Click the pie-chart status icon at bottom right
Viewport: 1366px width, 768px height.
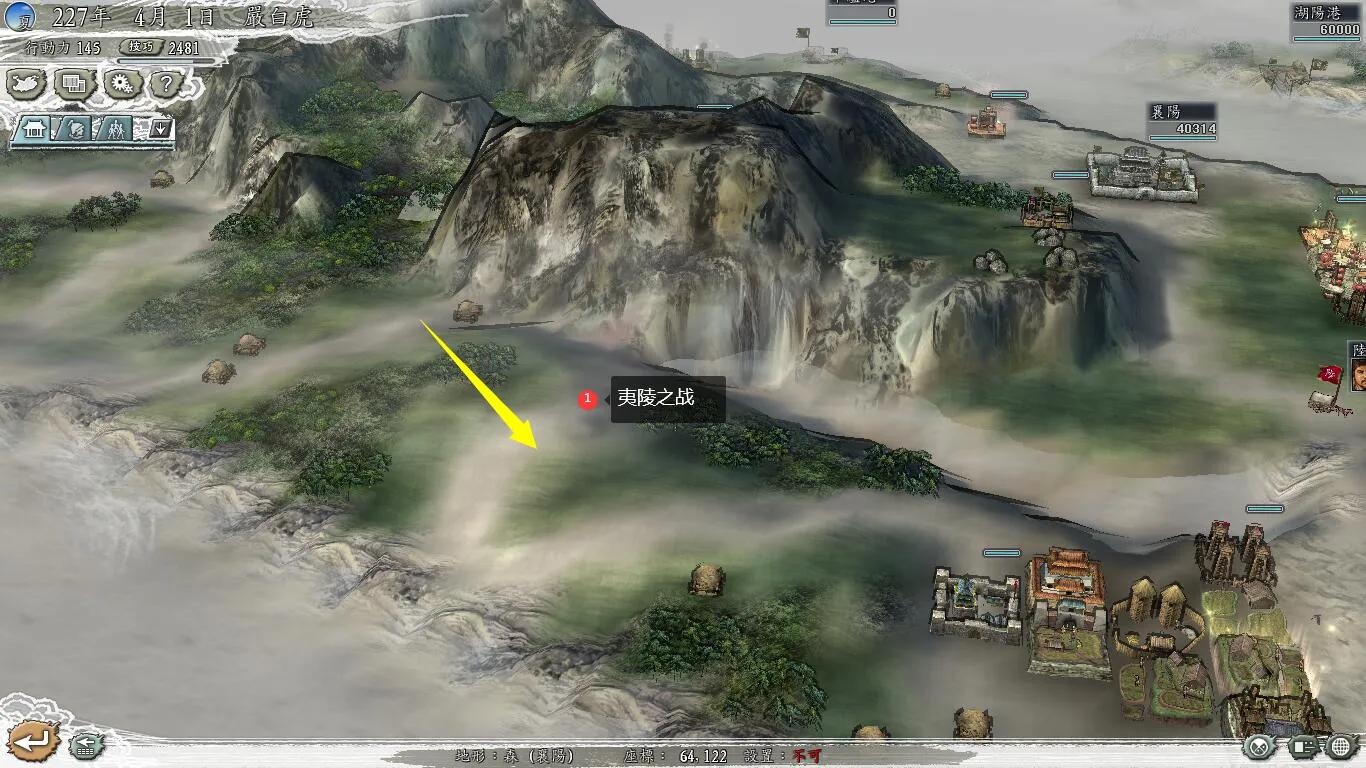tap(1259, 745)
